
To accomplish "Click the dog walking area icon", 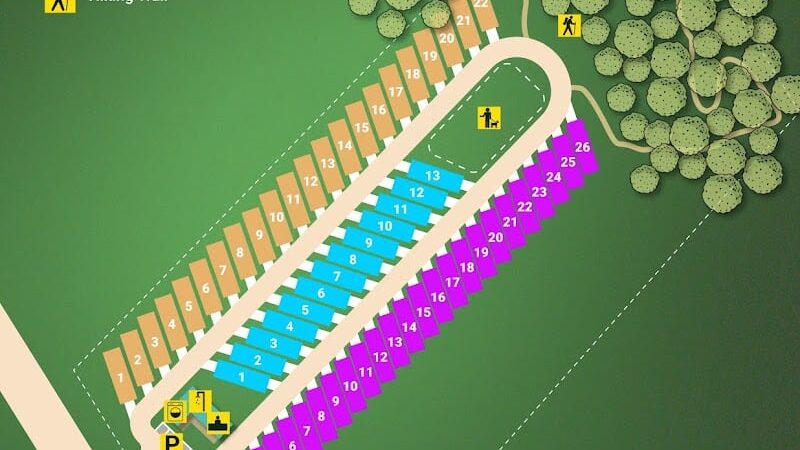I will 489,118.
